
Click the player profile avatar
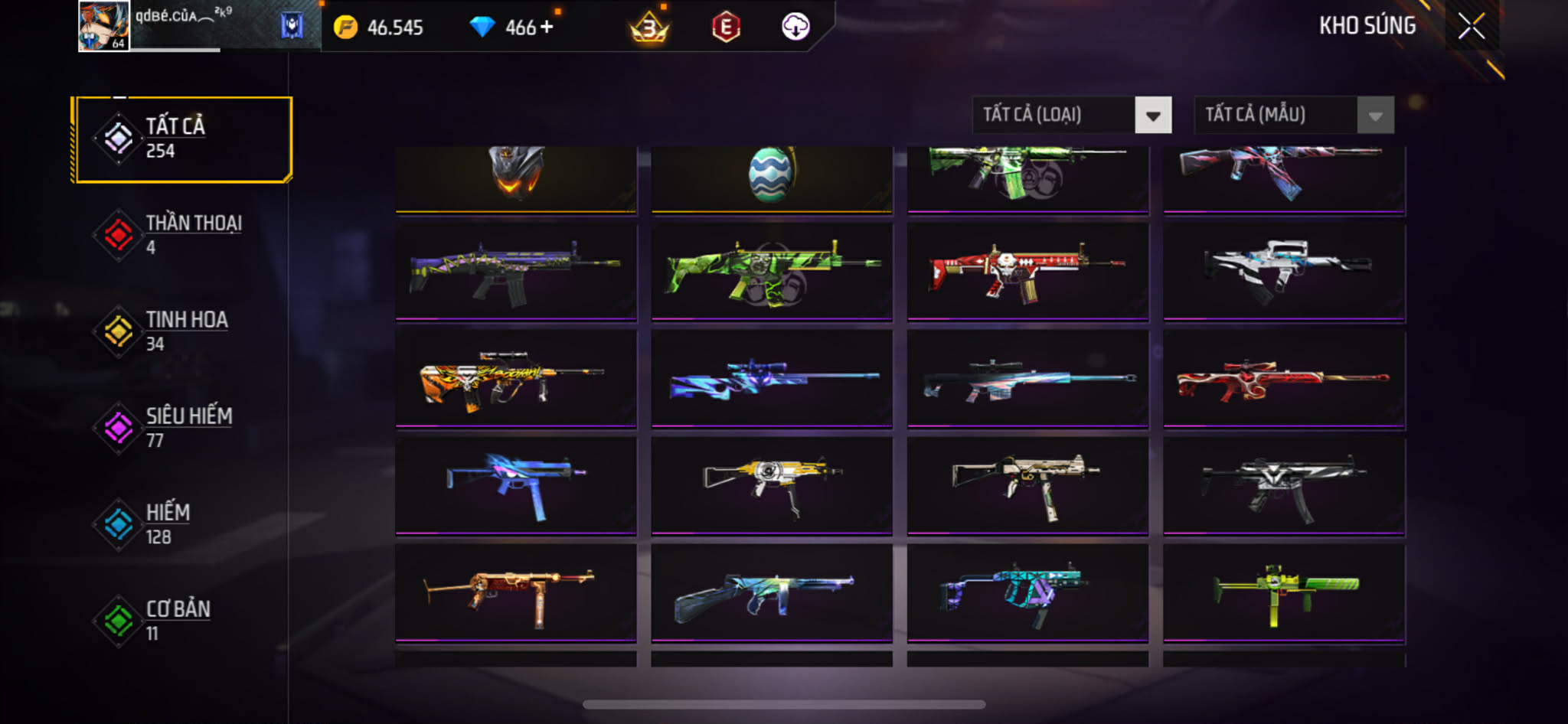pos(103,26)
